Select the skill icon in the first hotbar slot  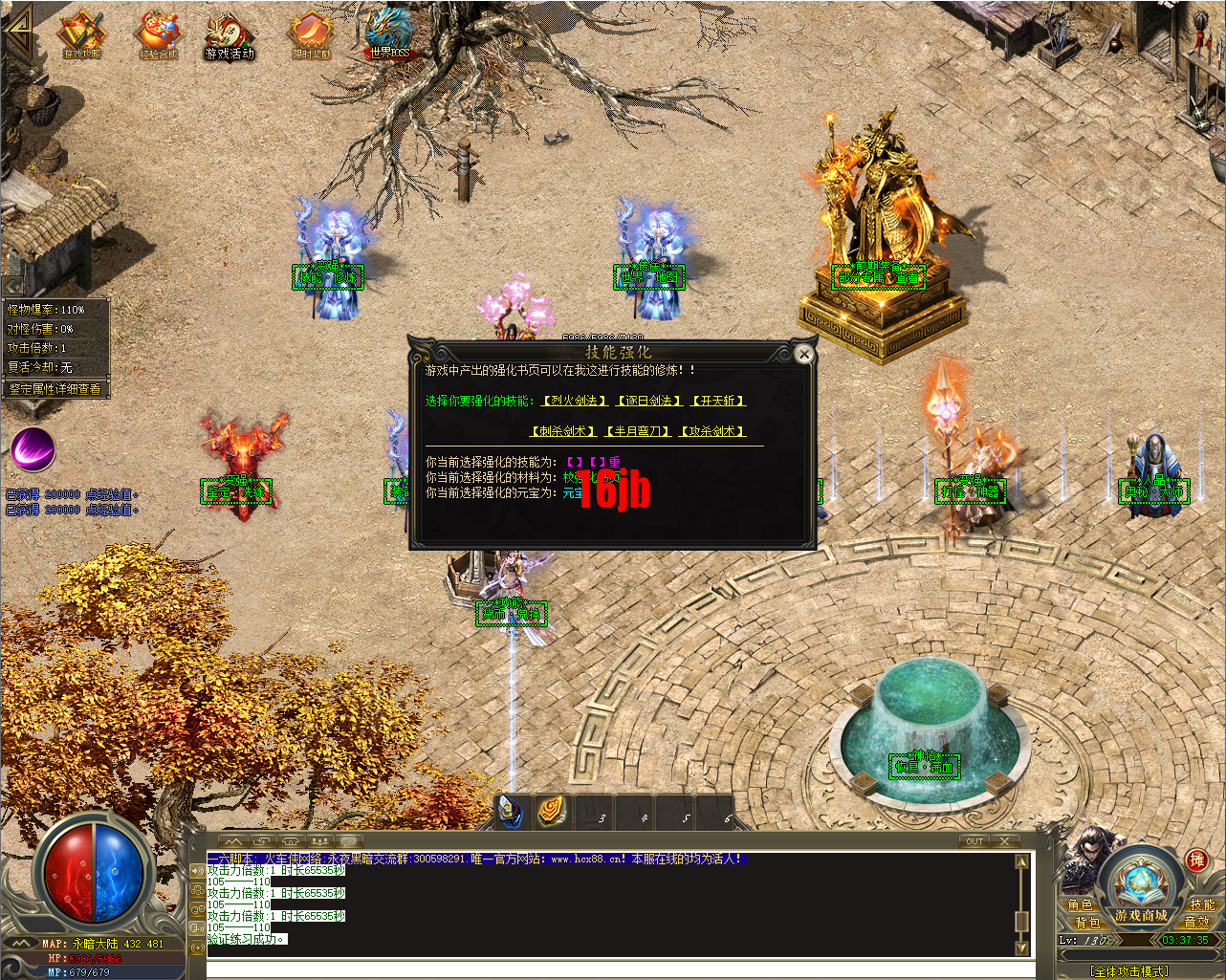pyautogui.click(x=508, y=814)
